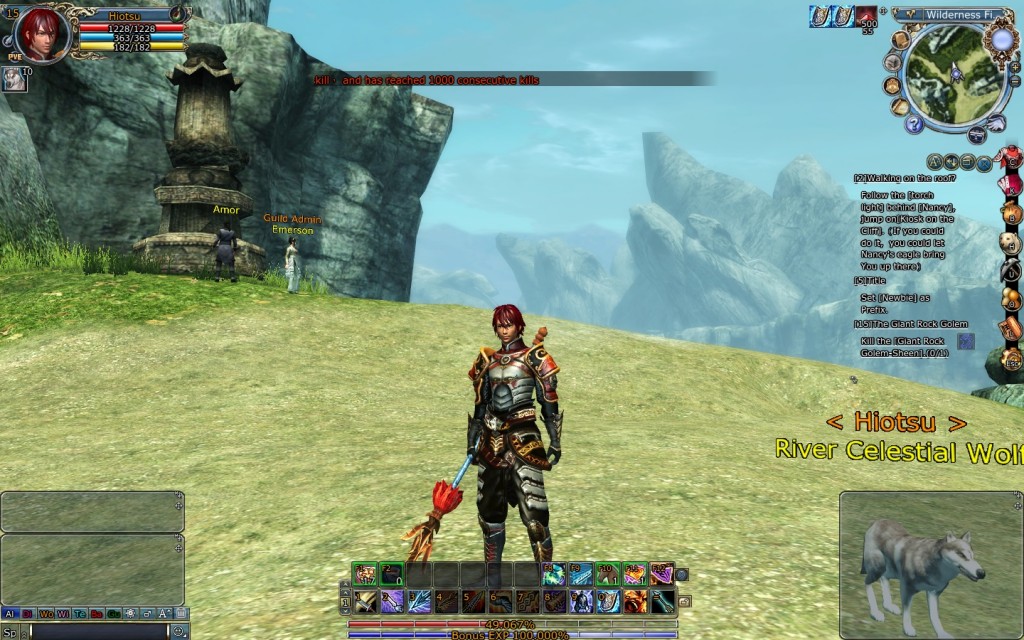
Task: Activate the slot 0 shield skill
Action: click(608, 601)
